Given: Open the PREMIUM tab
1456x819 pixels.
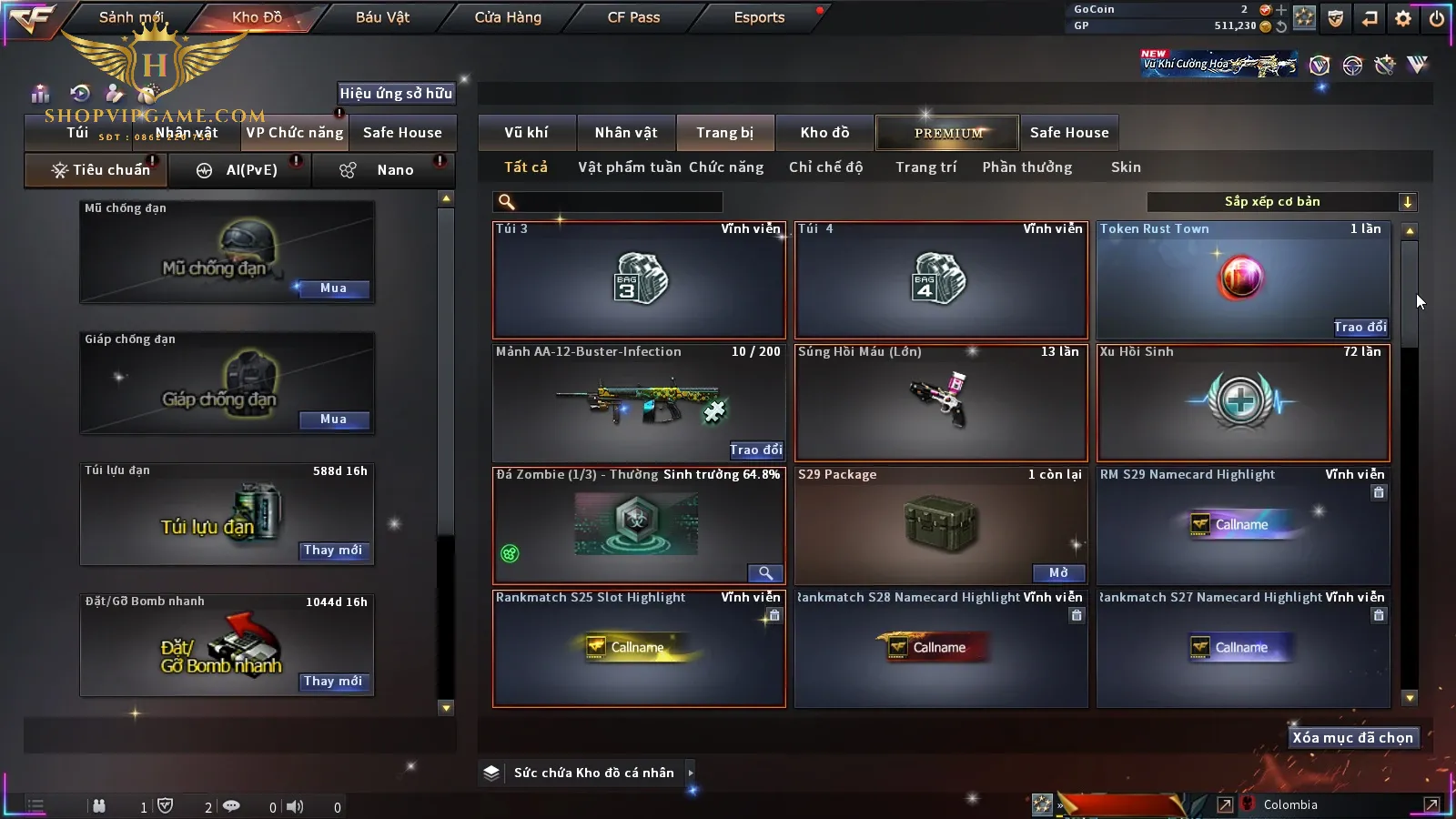Looking at the screenshot, I should pos(947,133).
